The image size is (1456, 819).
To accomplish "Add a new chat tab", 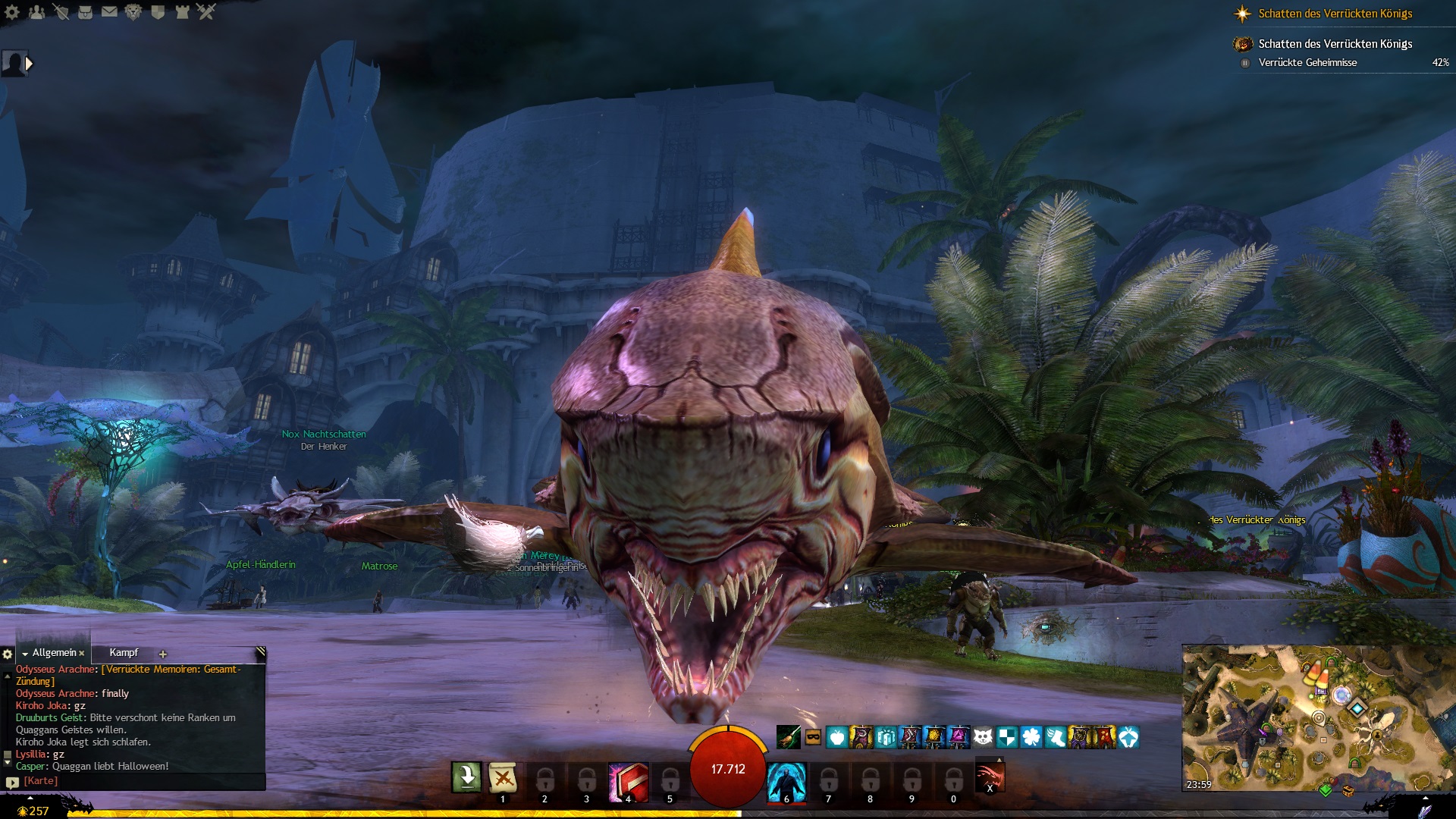I will [x=162, y=654].
